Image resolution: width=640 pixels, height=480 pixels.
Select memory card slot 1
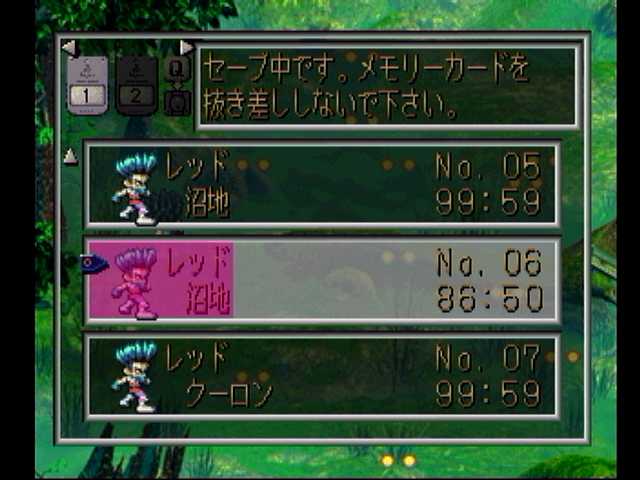[x=87, y=85]
